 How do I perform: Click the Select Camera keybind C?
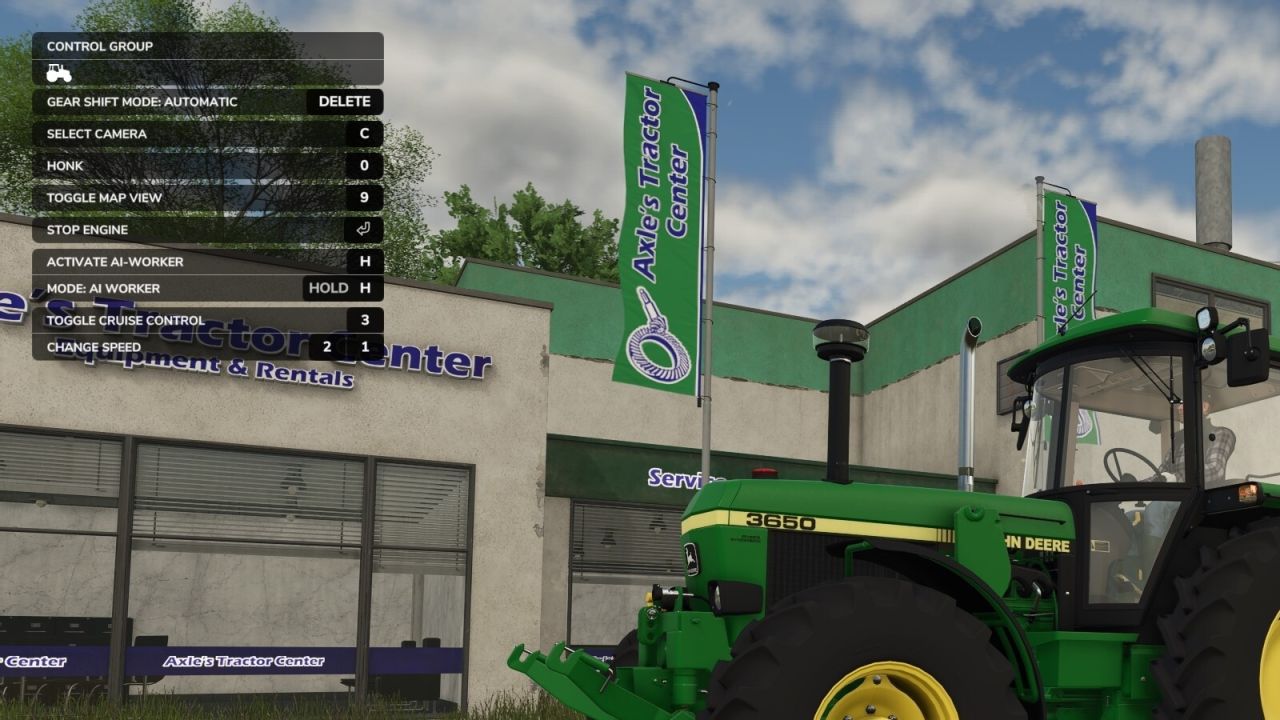(x=364, y=133)
